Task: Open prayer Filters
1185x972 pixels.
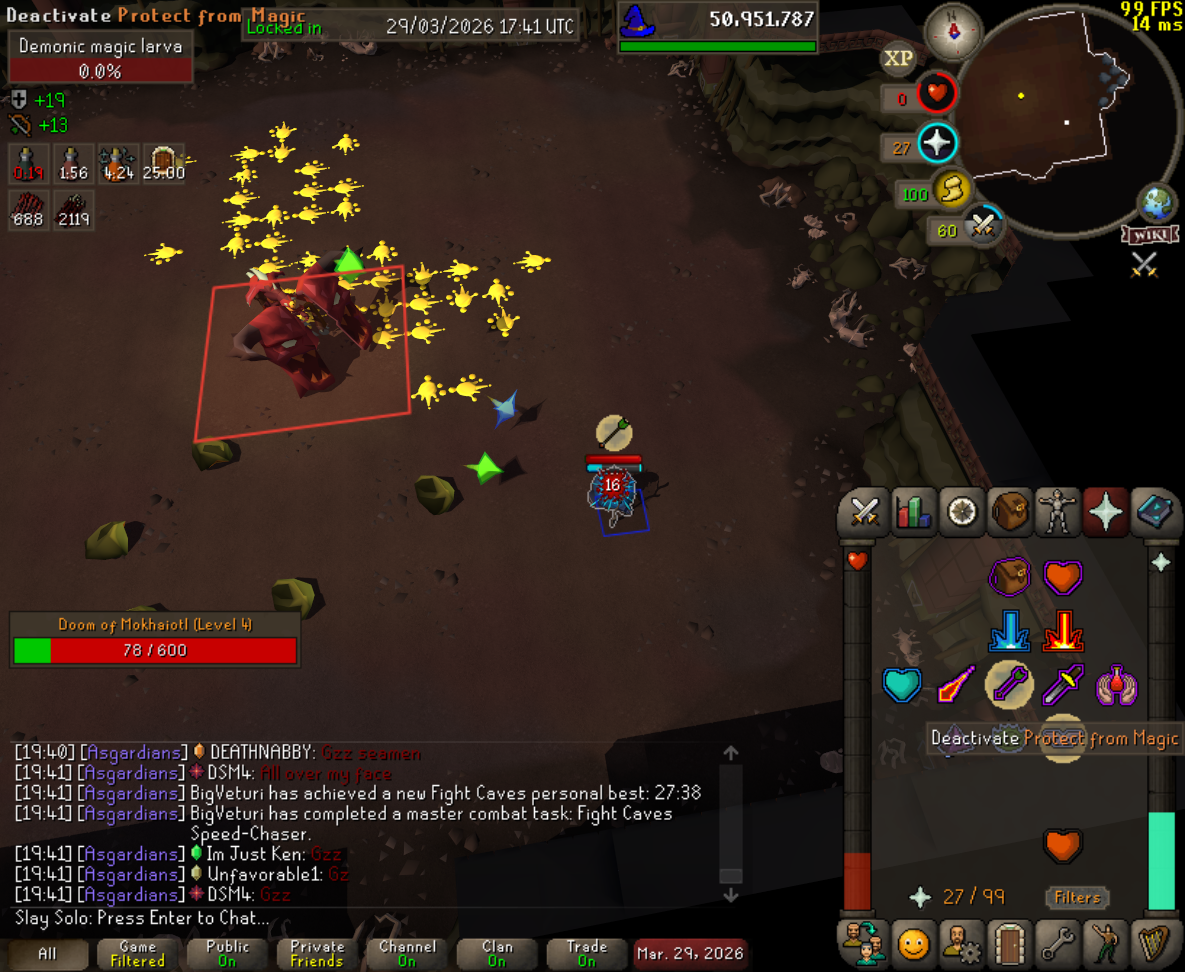Action: click(x=1076, y=897)
